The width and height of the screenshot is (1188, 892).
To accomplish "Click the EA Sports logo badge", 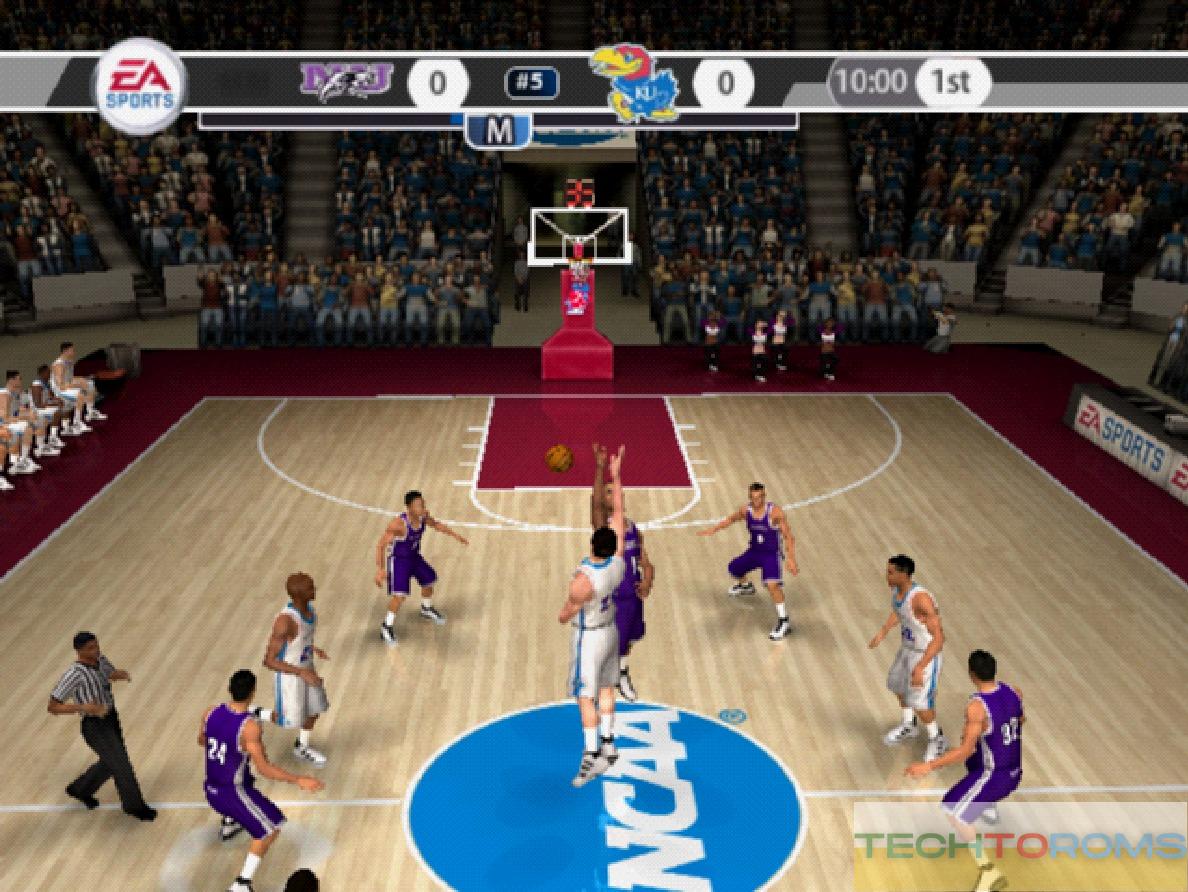I will click(140, 84).
